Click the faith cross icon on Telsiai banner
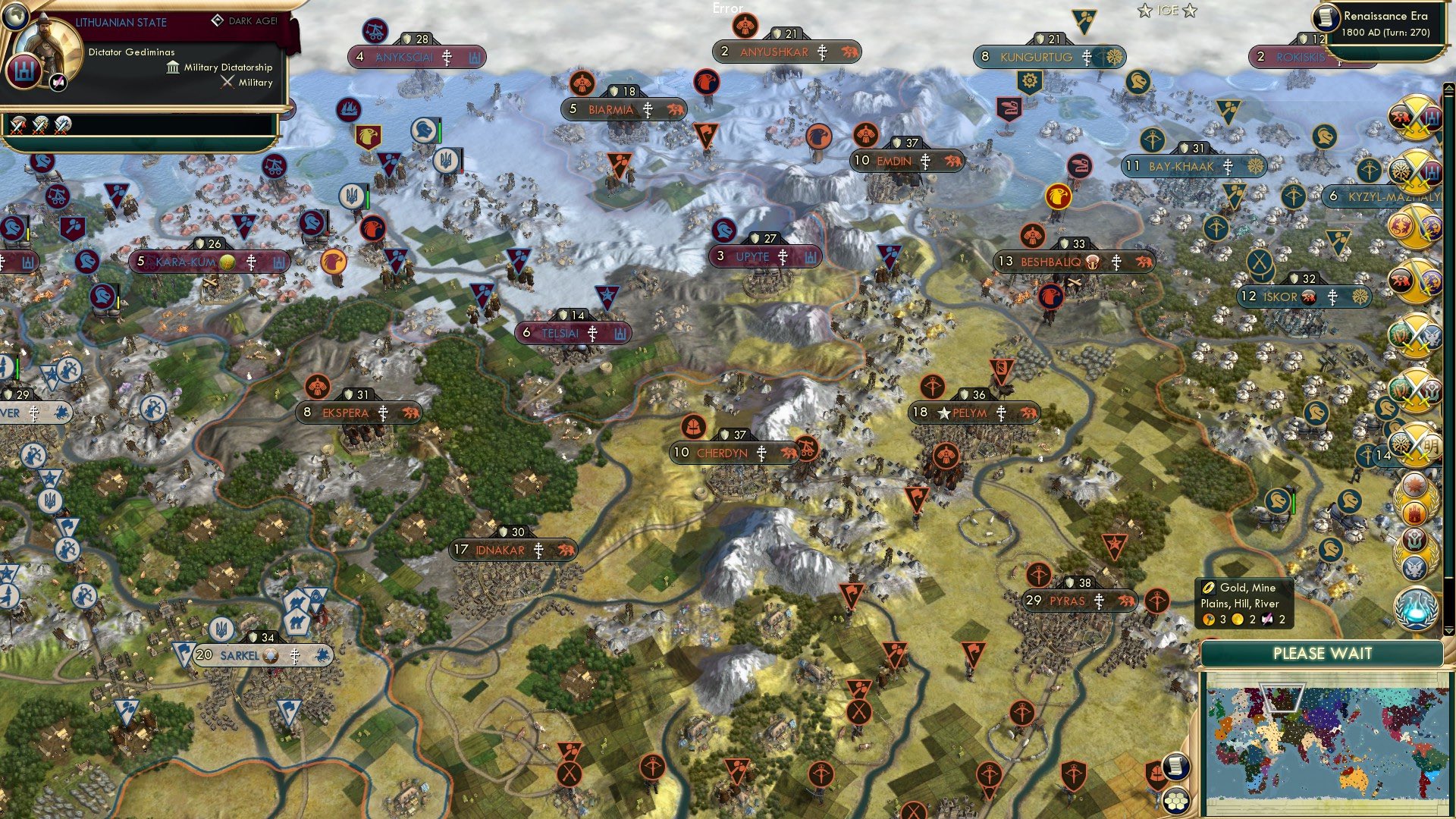 tap(592, 333)
